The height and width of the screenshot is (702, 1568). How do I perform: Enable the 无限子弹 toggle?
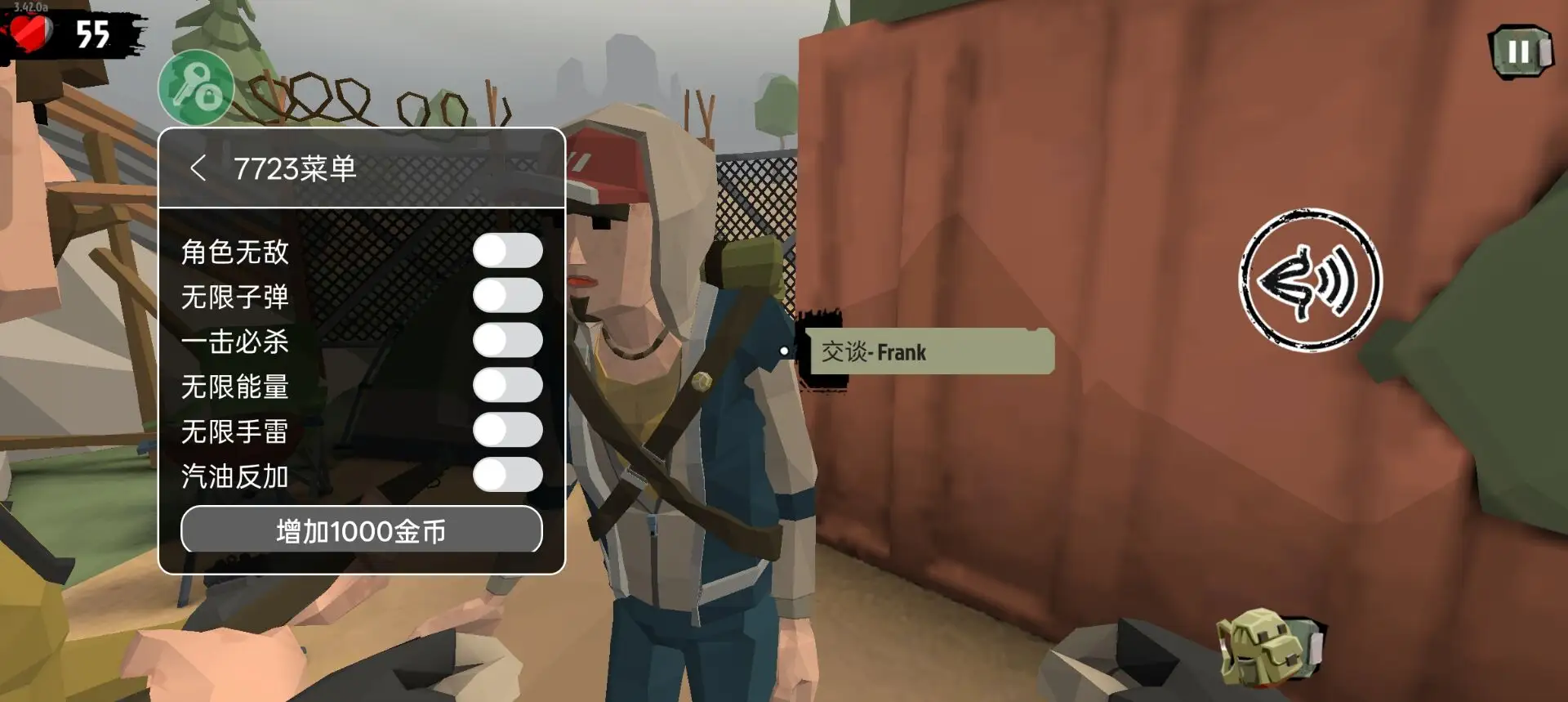point(507,296)
